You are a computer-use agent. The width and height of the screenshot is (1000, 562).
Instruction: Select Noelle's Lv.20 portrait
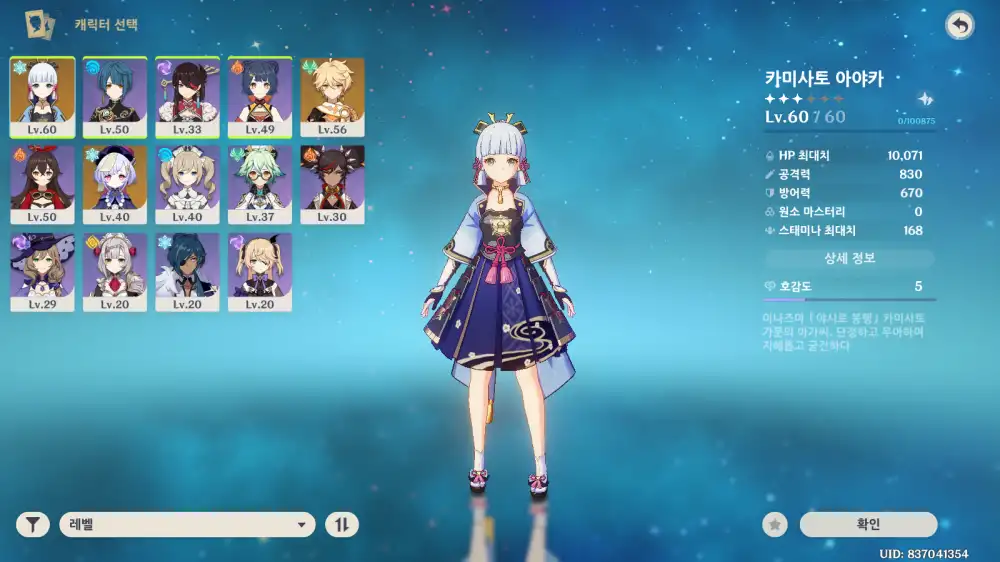click(x=115, y=271)
